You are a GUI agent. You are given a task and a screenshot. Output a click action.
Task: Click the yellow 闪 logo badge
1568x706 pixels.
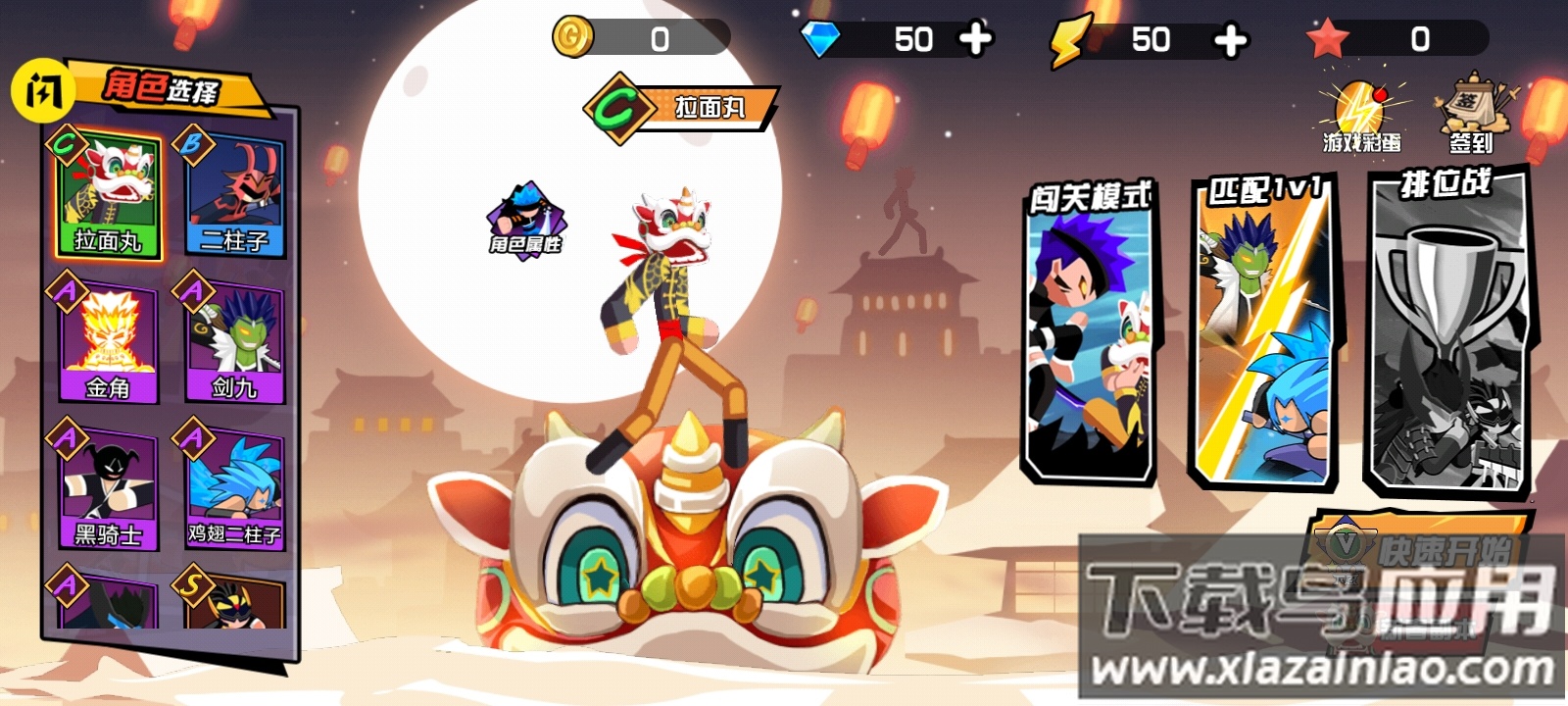[x=42, y=92]
